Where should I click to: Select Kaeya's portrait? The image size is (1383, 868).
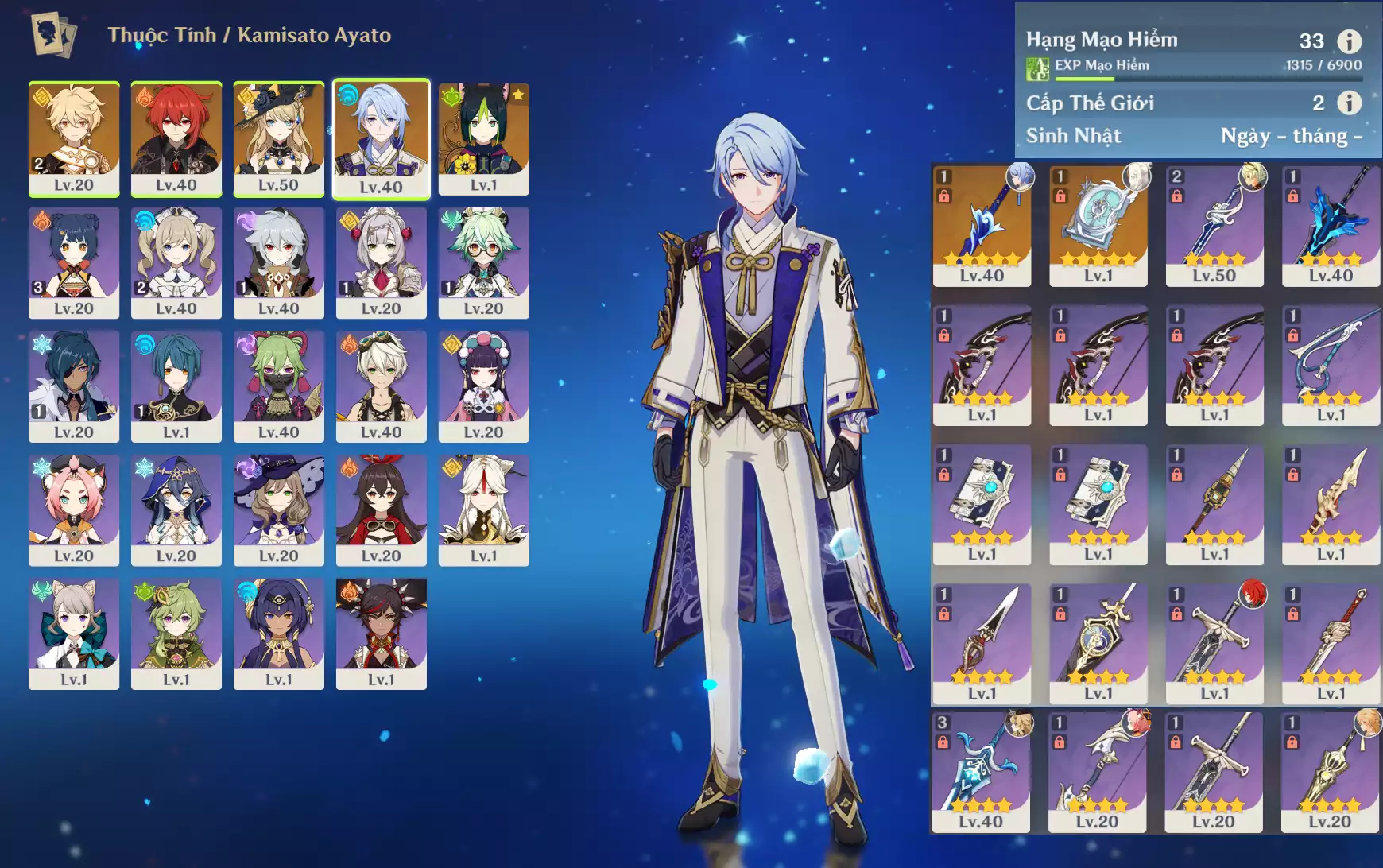pos(74,386)
